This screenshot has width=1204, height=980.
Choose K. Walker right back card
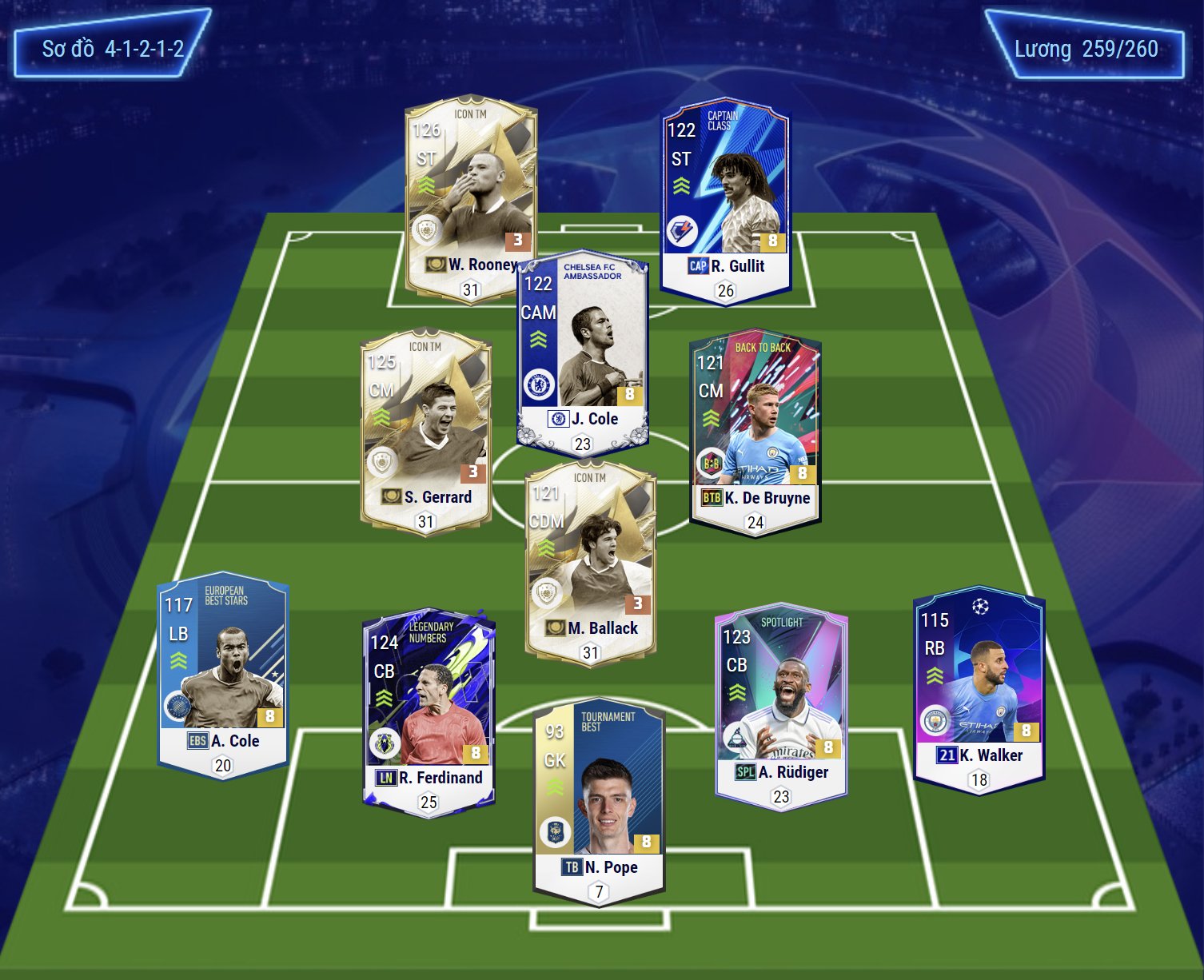(979, 689)
